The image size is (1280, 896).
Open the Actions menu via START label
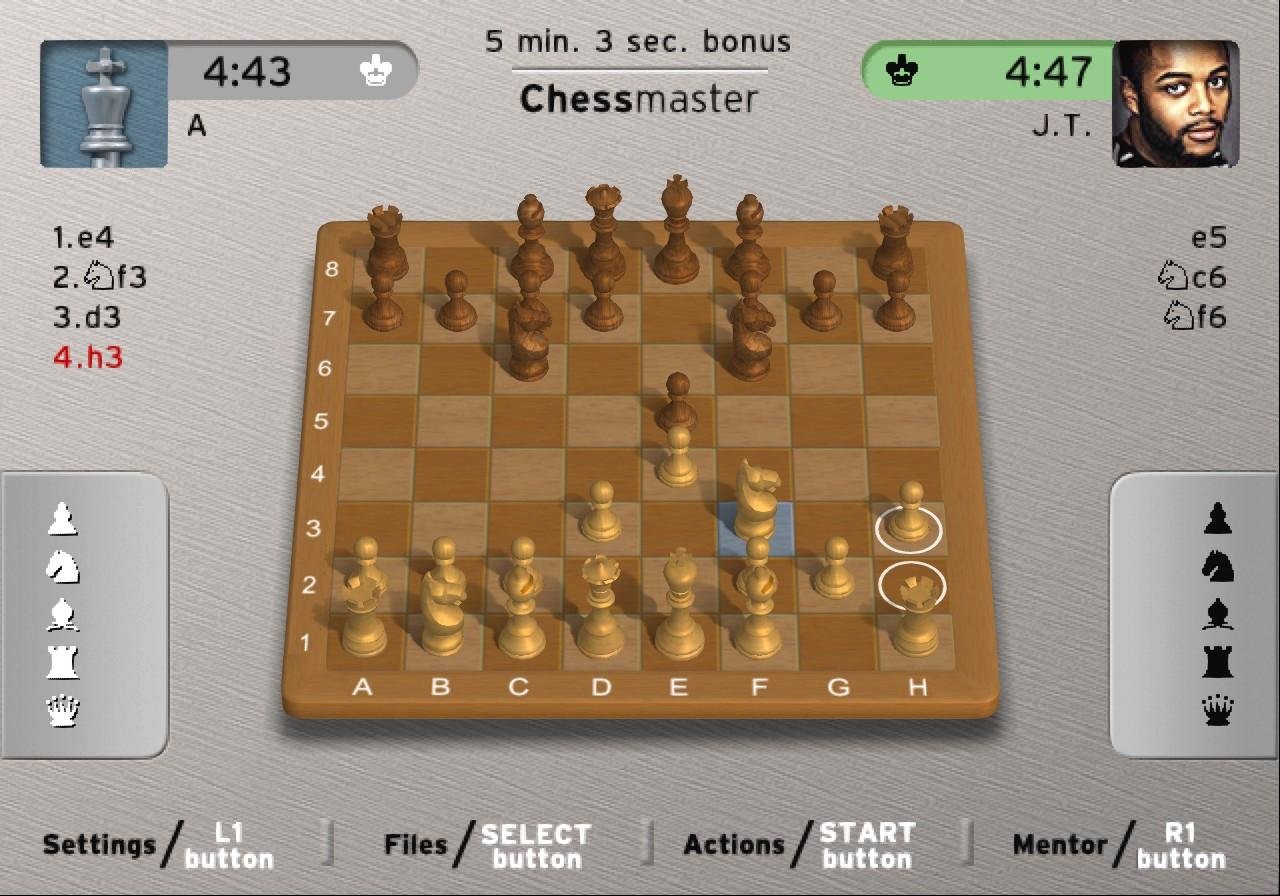[x=866, y=844]
